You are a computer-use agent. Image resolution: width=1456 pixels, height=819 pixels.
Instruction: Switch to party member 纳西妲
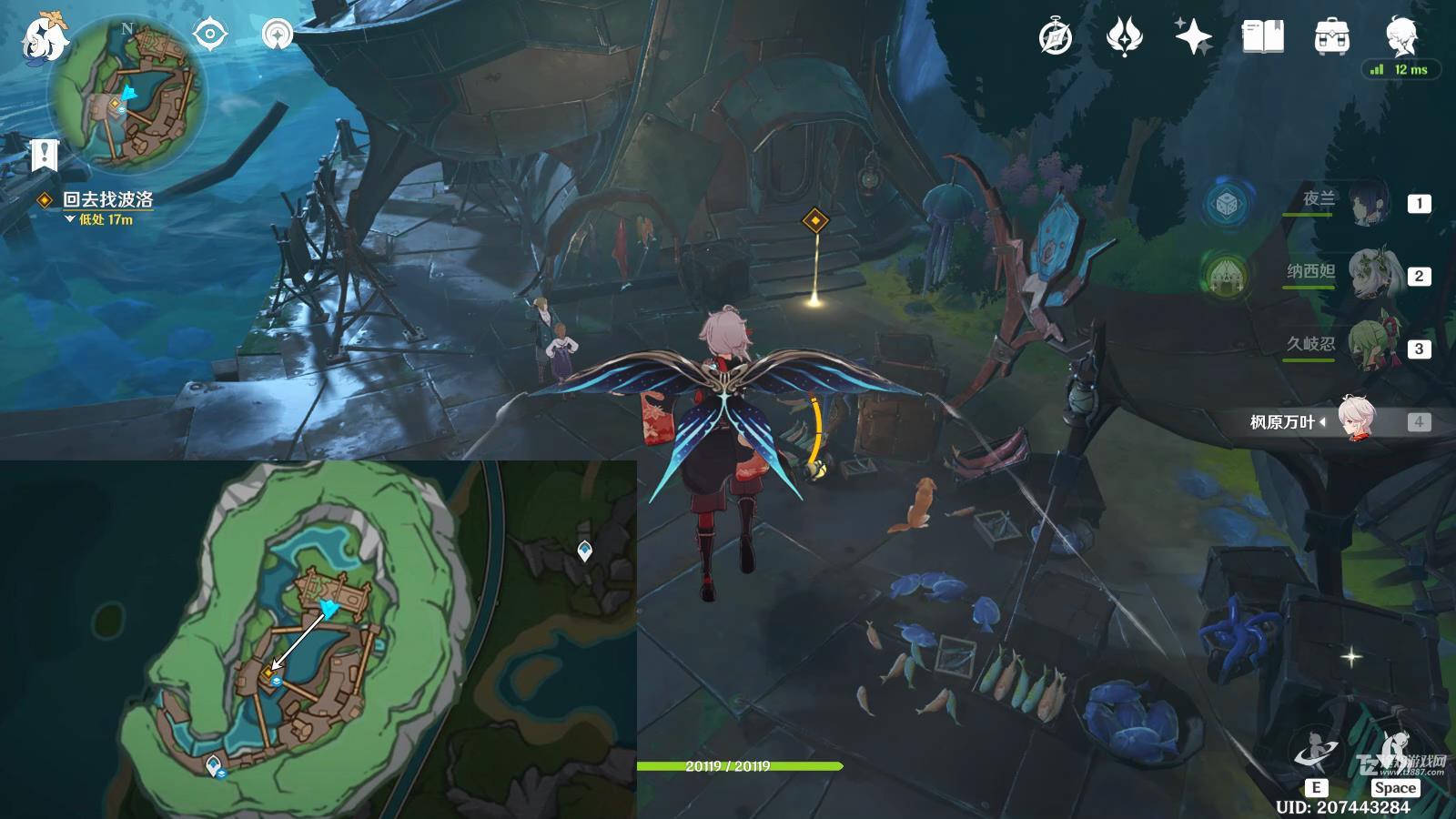click(1366, 274)
